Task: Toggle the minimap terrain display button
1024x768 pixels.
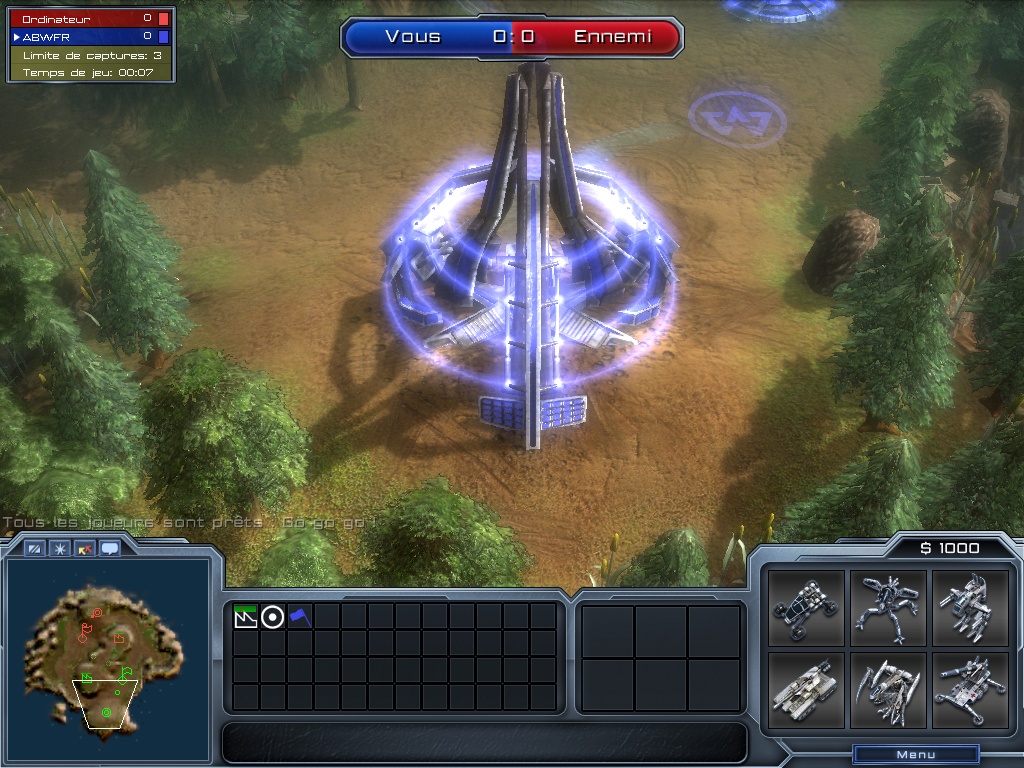Action: tap(36, 548)
